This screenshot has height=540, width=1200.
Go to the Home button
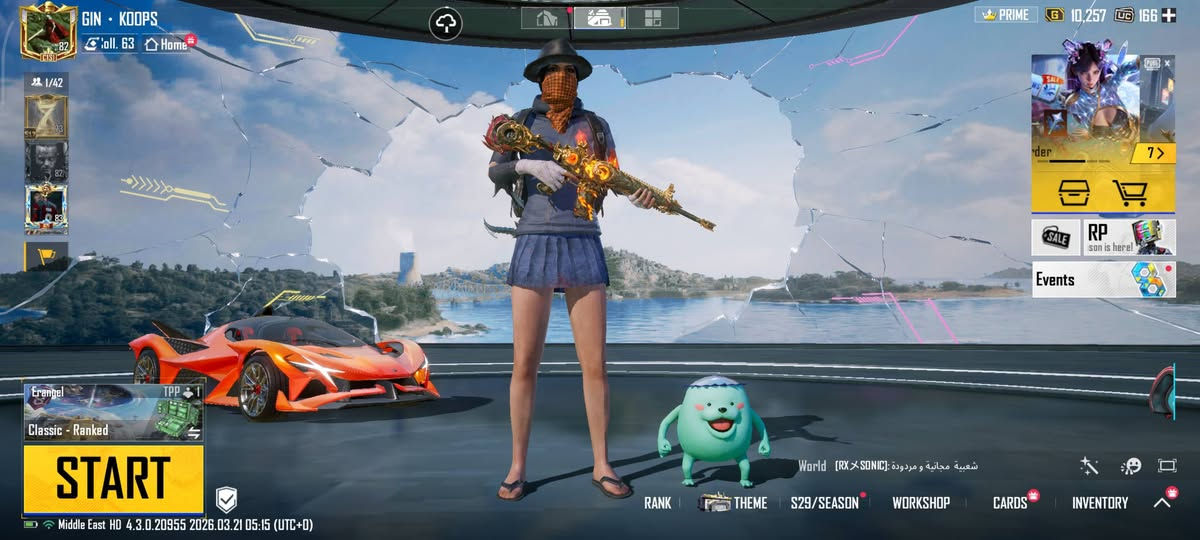[167, 44]
